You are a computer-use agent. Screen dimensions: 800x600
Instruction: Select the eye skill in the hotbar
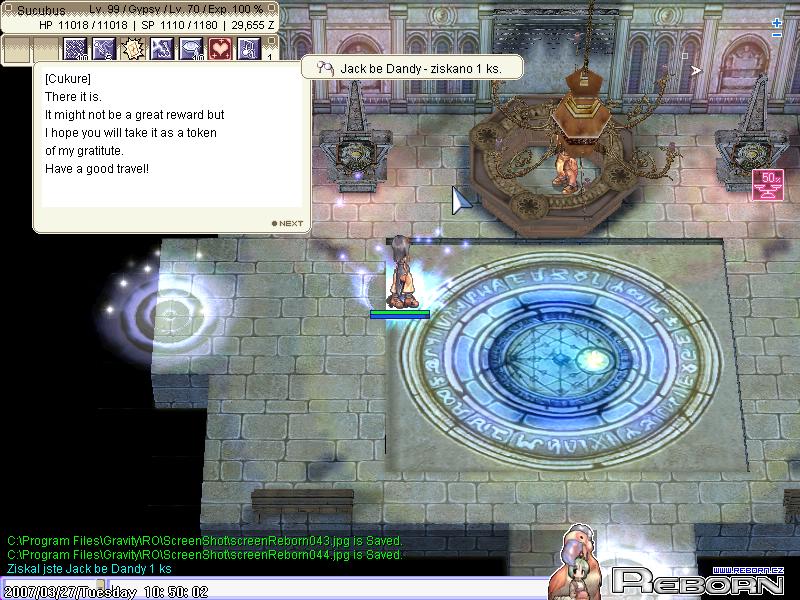click(x=191, y=48)
